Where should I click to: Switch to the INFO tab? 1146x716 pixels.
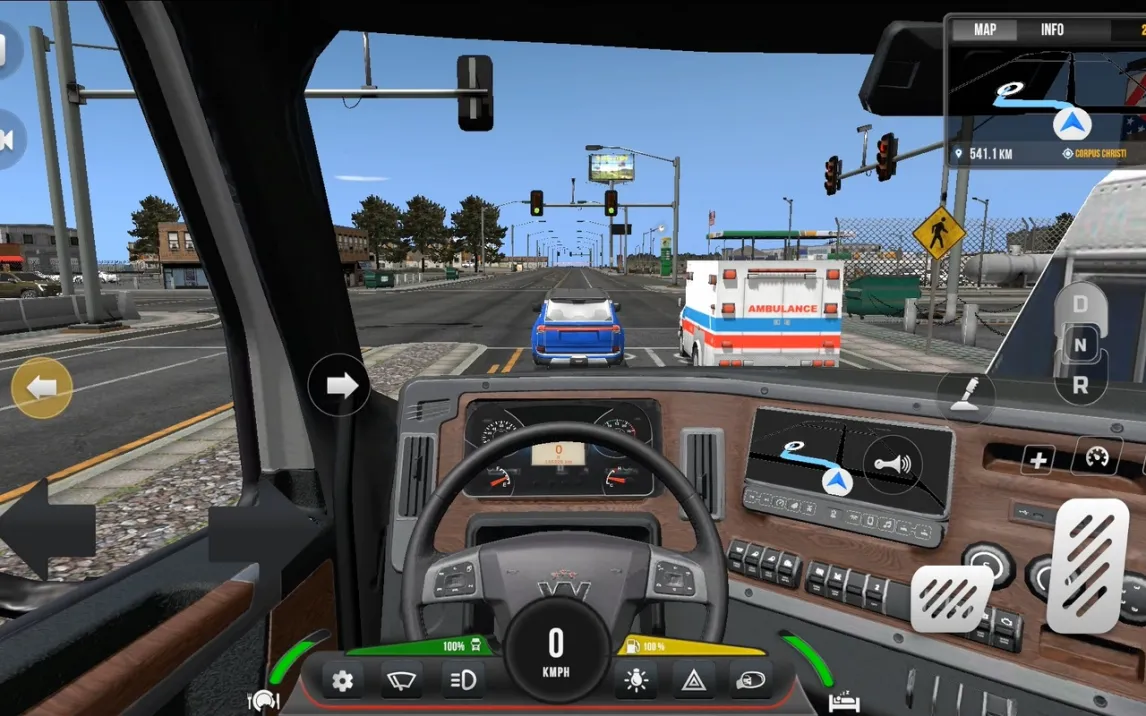(x=1052, y=30)
